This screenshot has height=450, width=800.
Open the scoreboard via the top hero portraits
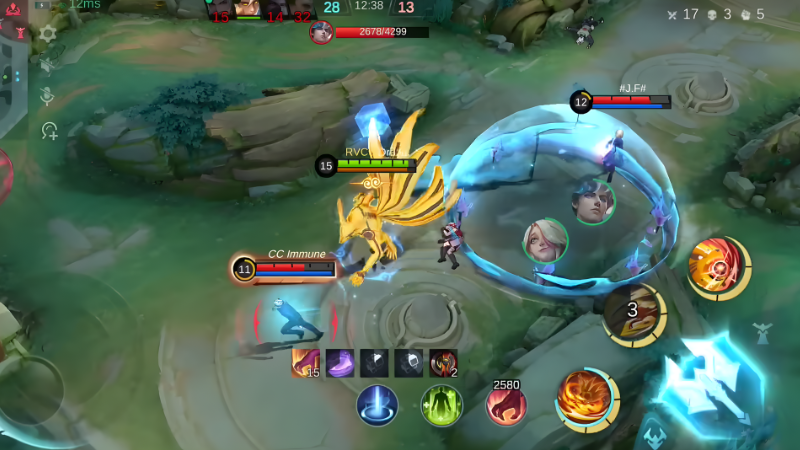[x=261, y=10]
